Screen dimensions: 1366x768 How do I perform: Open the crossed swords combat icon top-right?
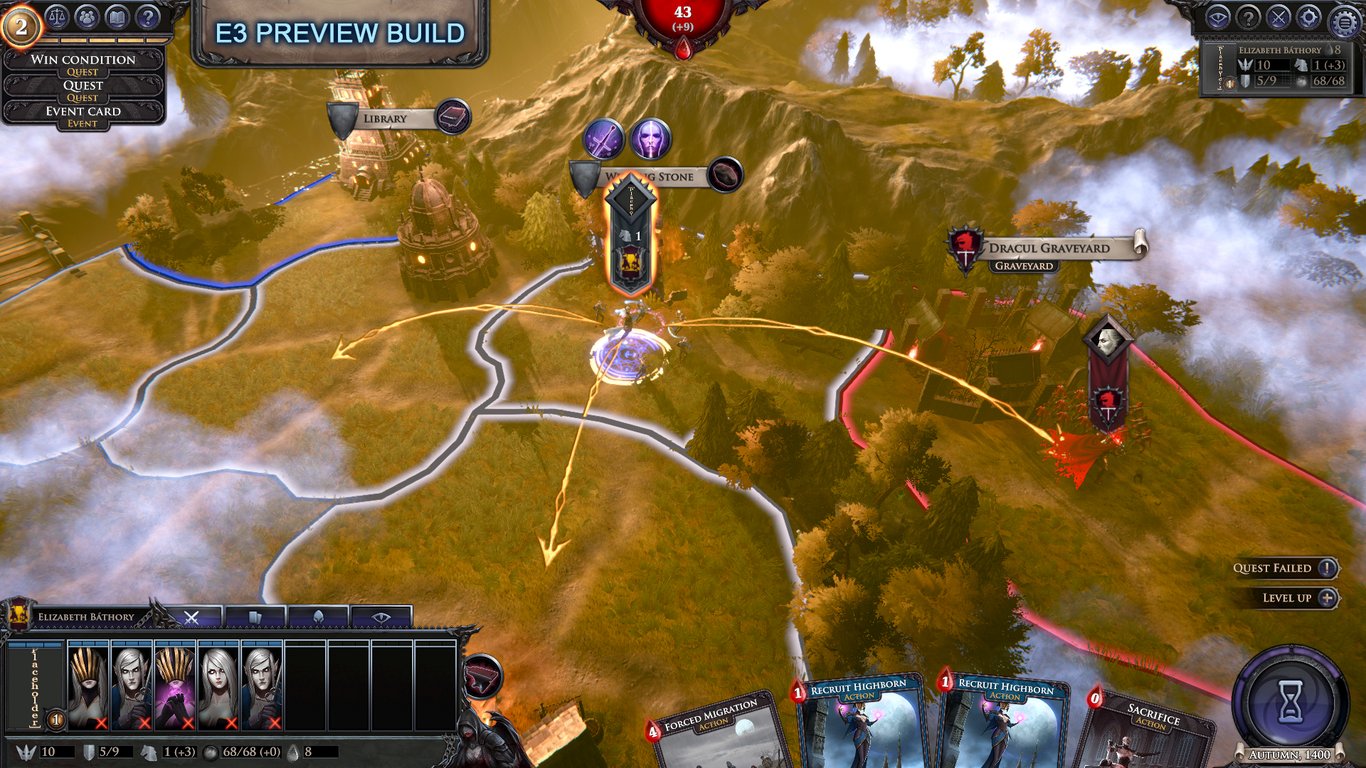click(x=1279, y=16)
